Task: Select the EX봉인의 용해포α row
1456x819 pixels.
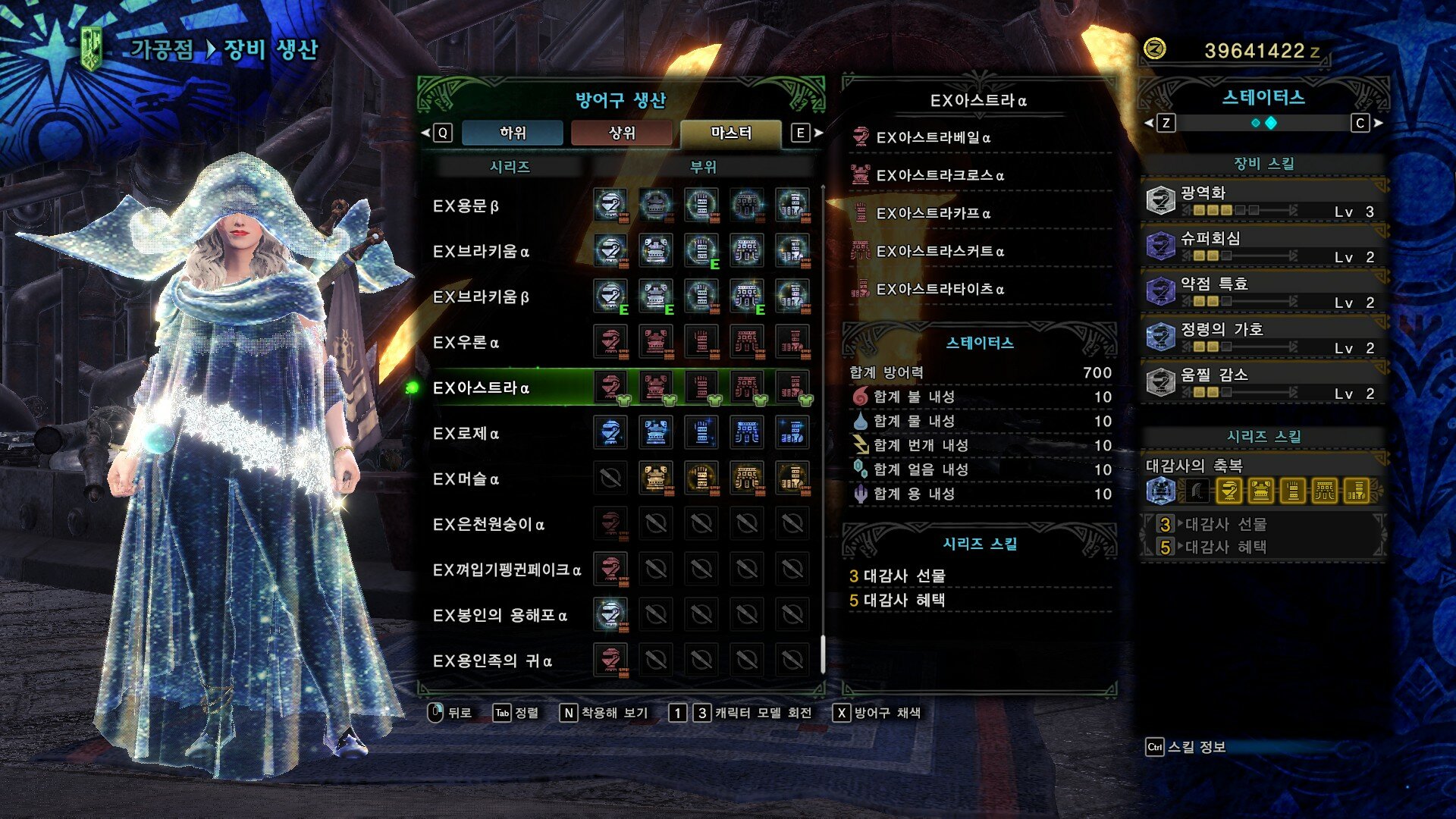Action: (500, 616)
